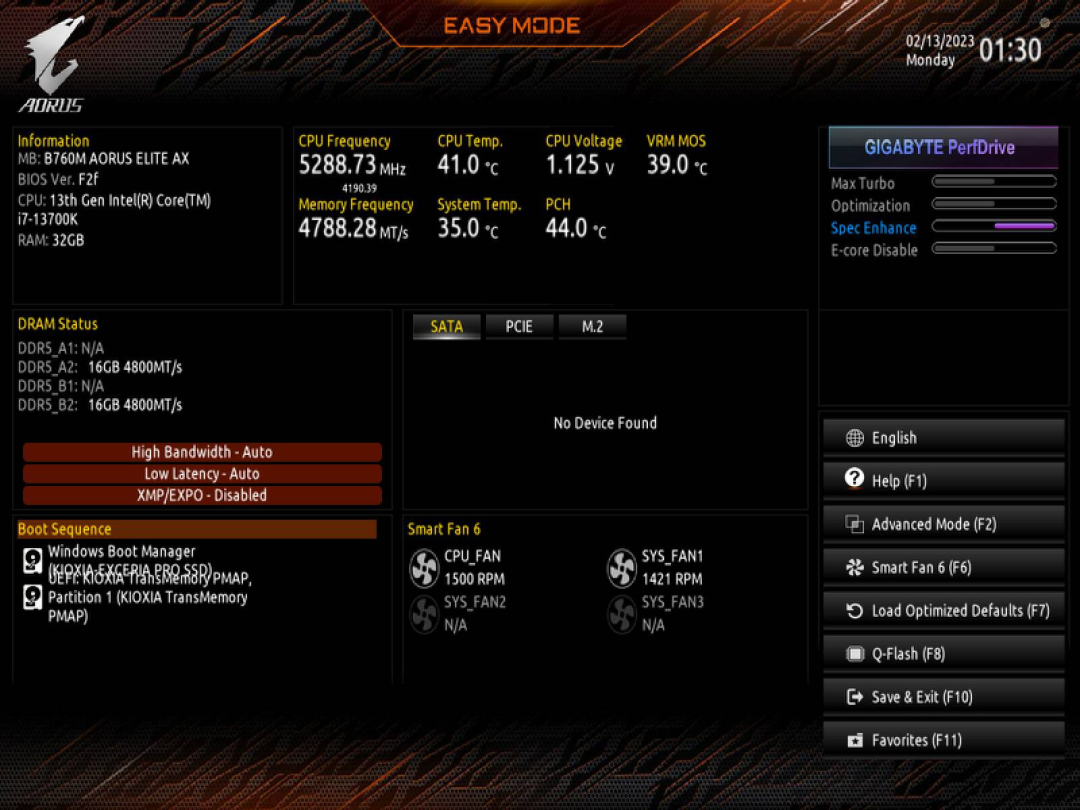
Task: Load Optimized Defaults (F7)
Action: pyautogui.click(x=943, y=610)
